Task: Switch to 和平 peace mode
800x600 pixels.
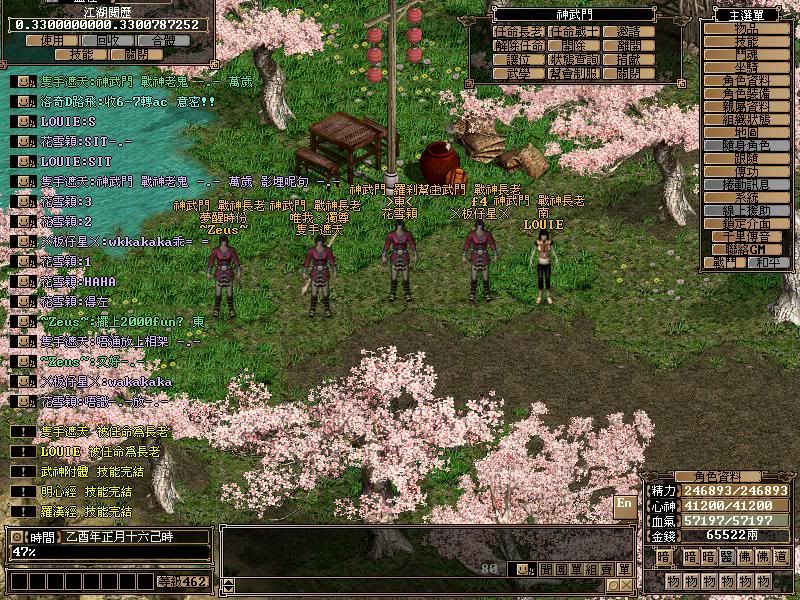Action: pos(767,263)
